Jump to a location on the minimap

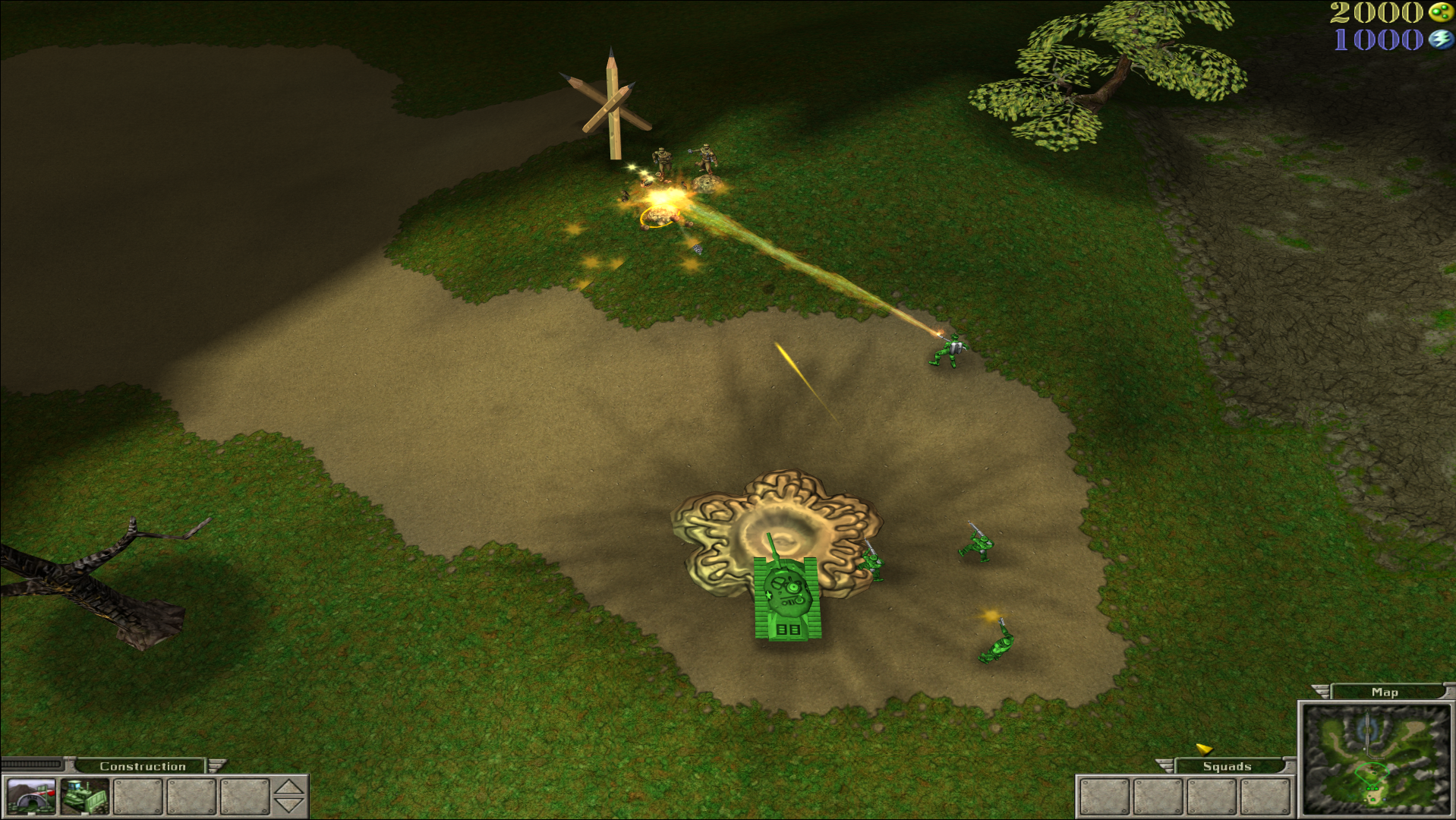tap(1376, 760)
